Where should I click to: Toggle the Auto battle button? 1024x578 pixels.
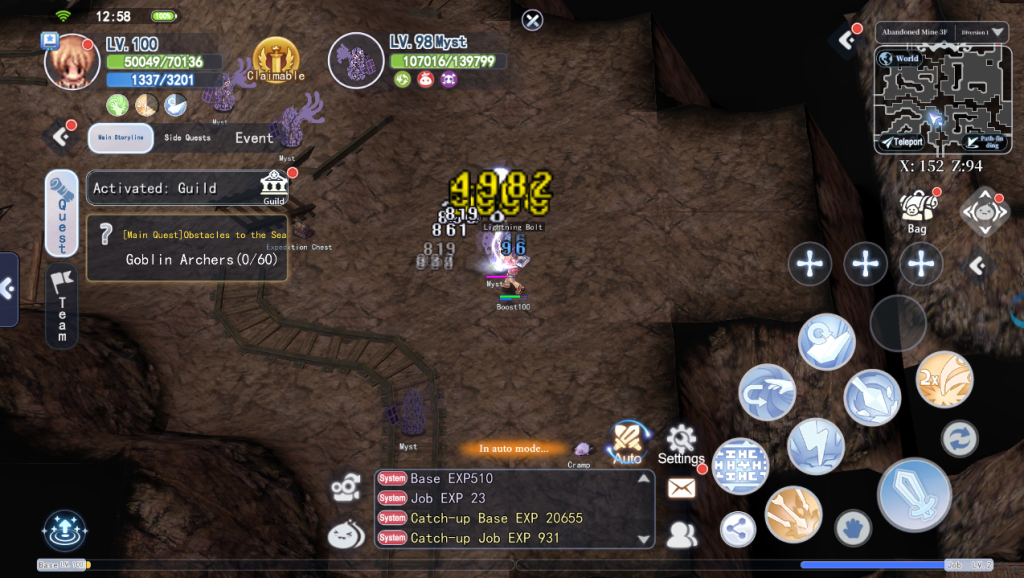[627, 441]
